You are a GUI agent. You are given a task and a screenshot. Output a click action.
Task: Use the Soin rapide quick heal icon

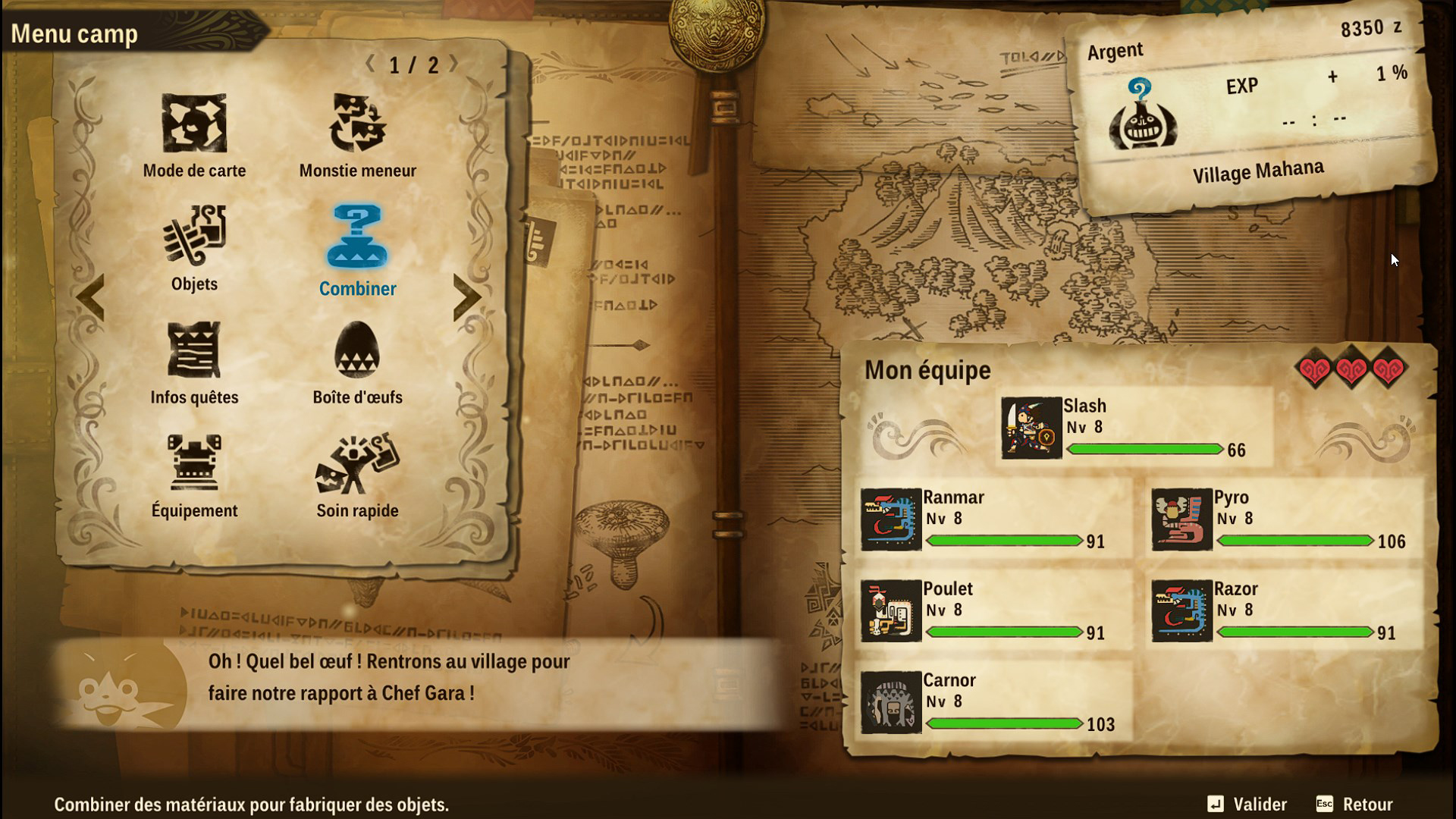(x=356, y=468)
